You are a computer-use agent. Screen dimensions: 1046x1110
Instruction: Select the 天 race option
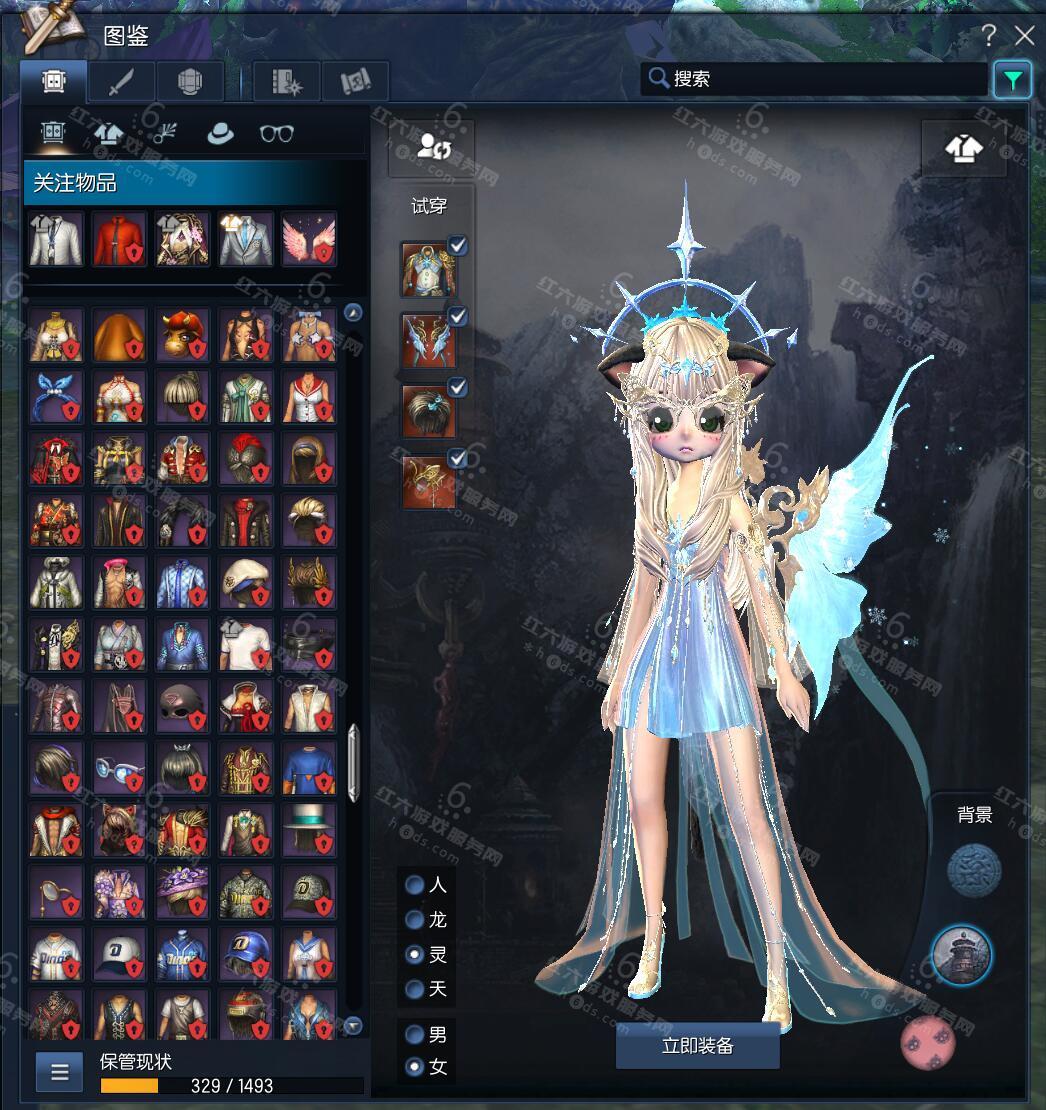pyautogui.click(x=414, y=989)
